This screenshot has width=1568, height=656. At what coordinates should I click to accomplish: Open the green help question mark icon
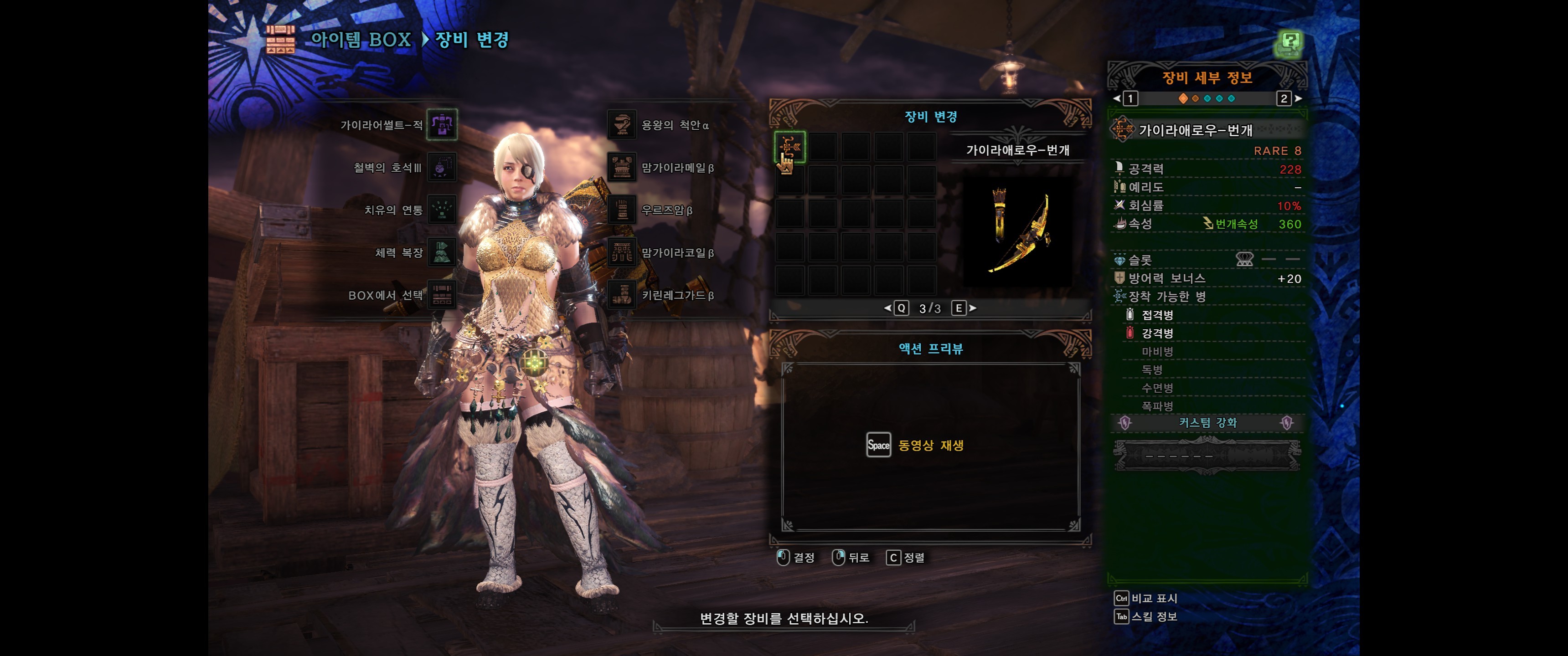[1289, 43]
